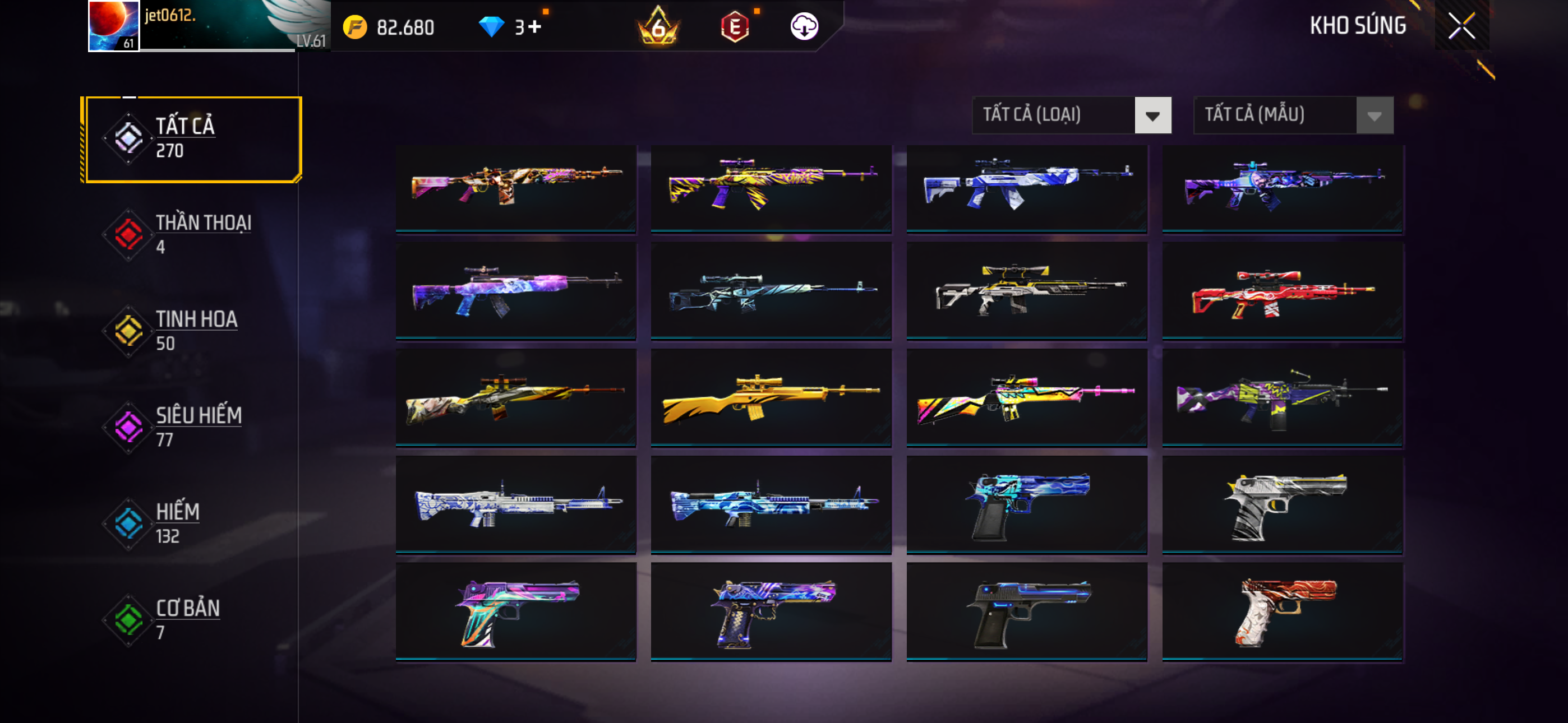Close the Kho Súng weapon vault
The width and height of the screenshot is (1568, 723).
pos(1461,26)
